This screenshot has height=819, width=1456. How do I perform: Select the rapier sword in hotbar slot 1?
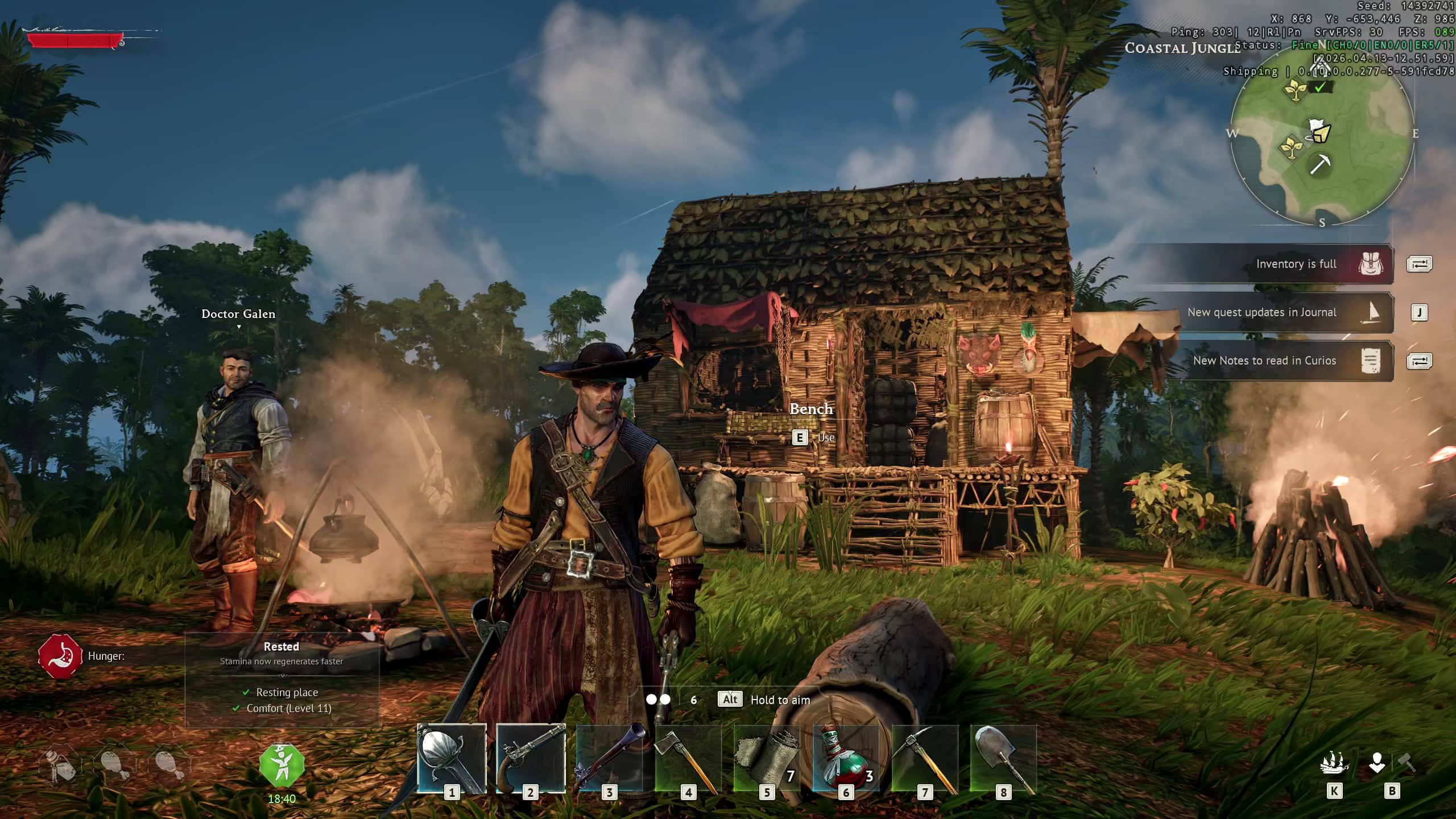[452, 759]
